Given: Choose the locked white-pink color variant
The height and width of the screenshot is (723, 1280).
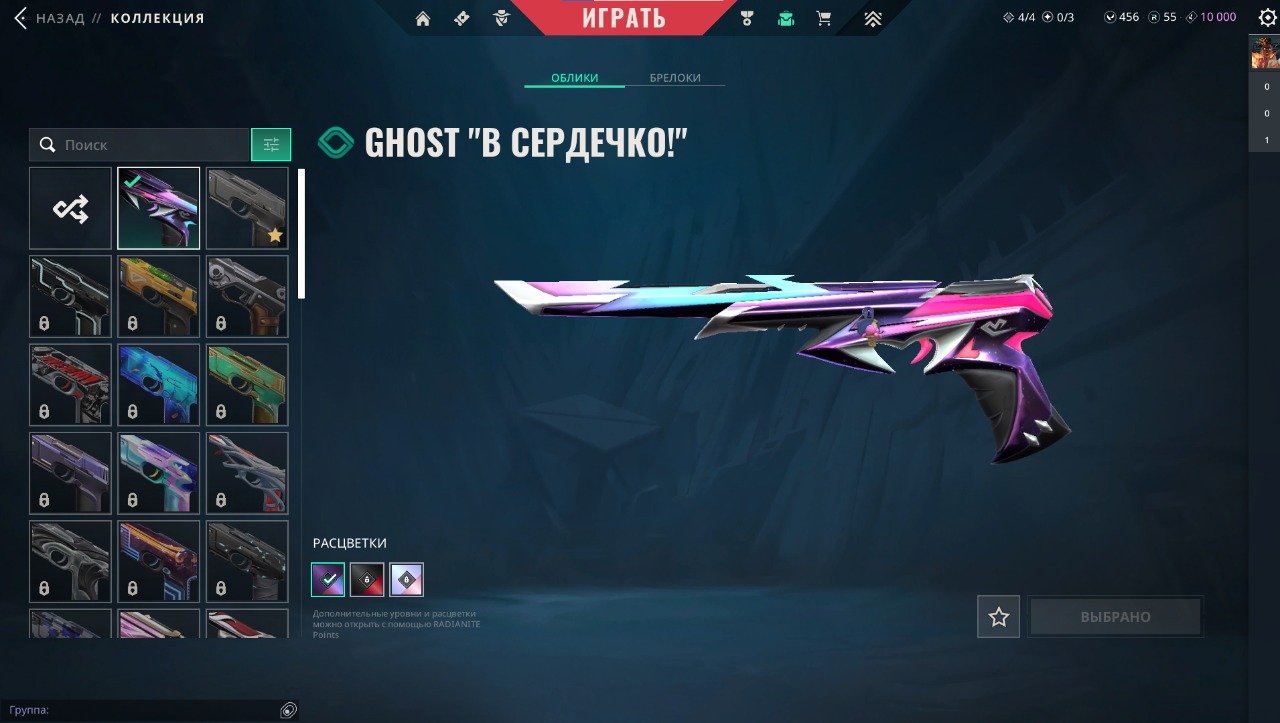Looking at the screenshot, I should [406, 579].
